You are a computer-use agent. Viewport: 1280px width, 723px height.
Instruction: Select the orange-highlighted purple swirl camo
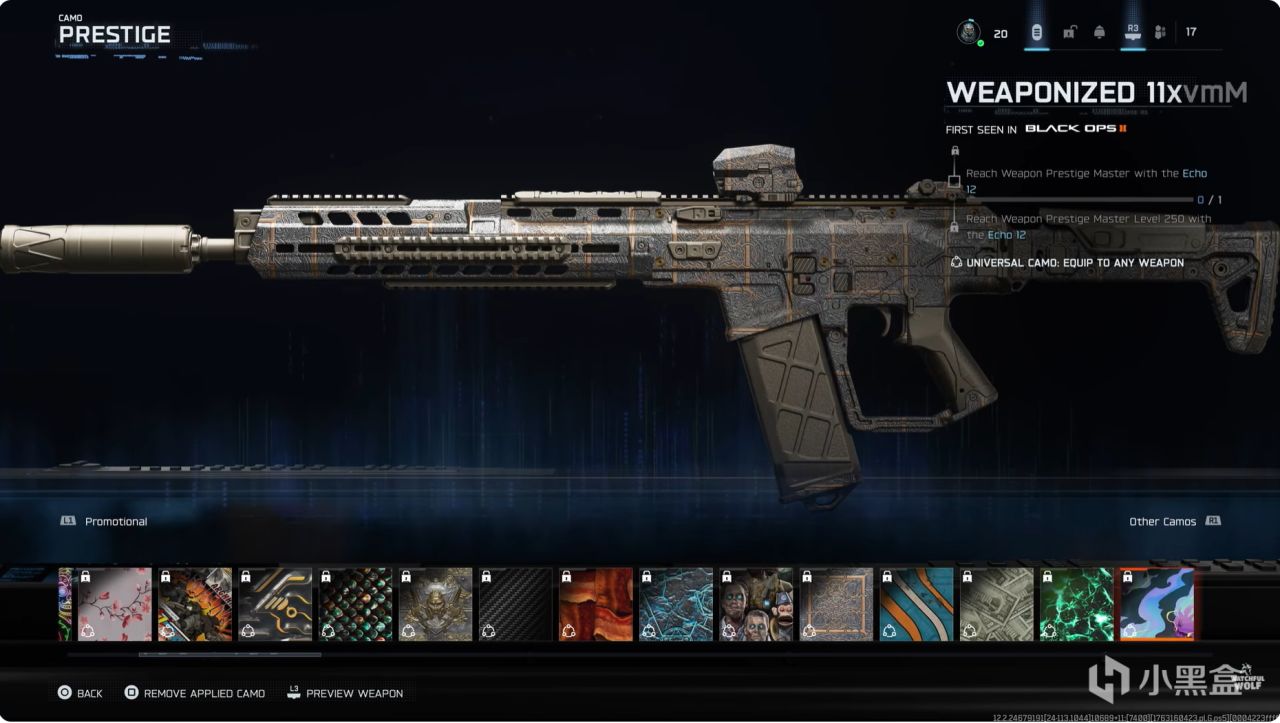pyautogui.click(x=1157, y=604)
